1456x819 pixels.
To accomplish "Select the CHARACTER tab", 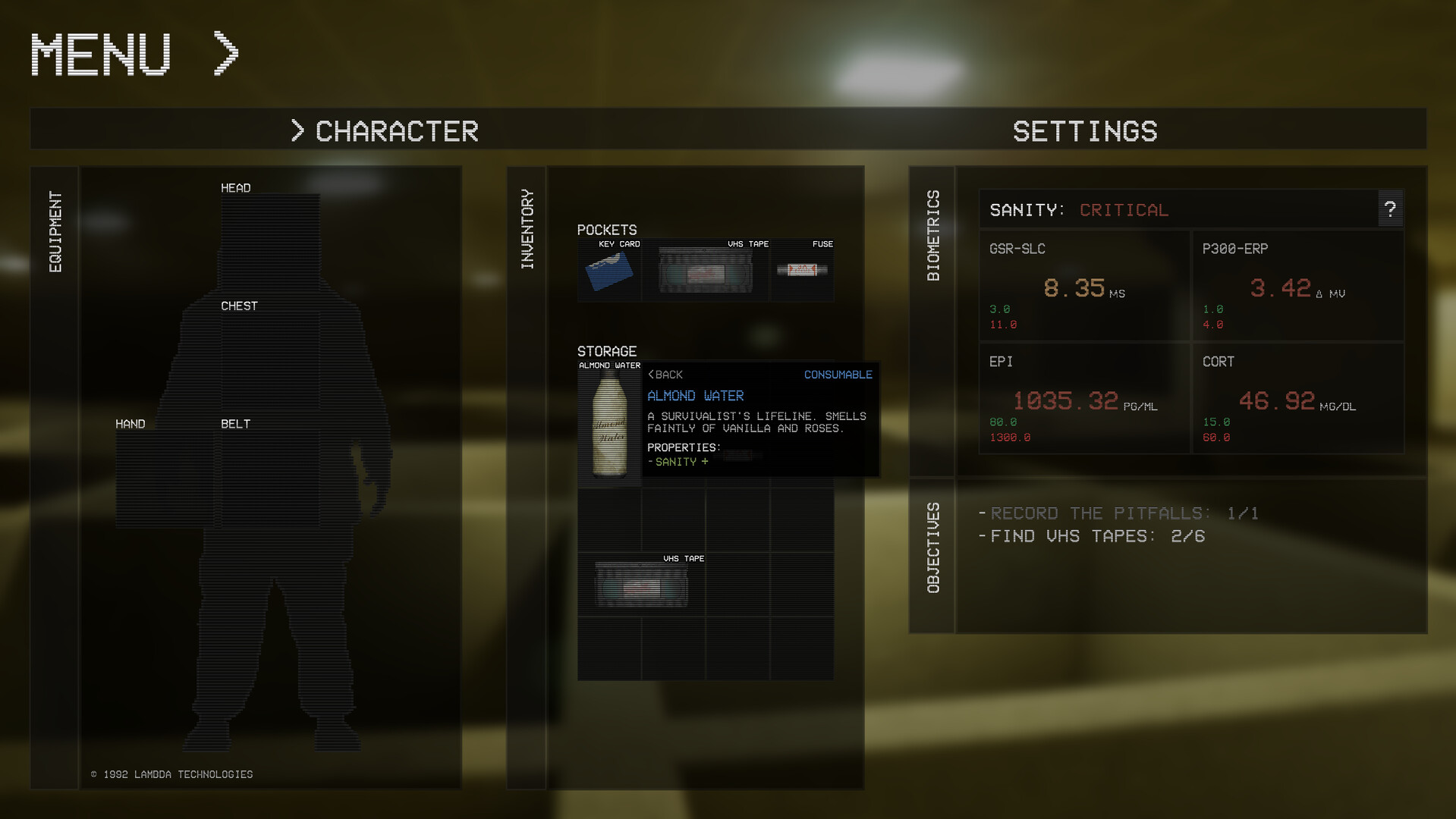I will pos(397,130).
